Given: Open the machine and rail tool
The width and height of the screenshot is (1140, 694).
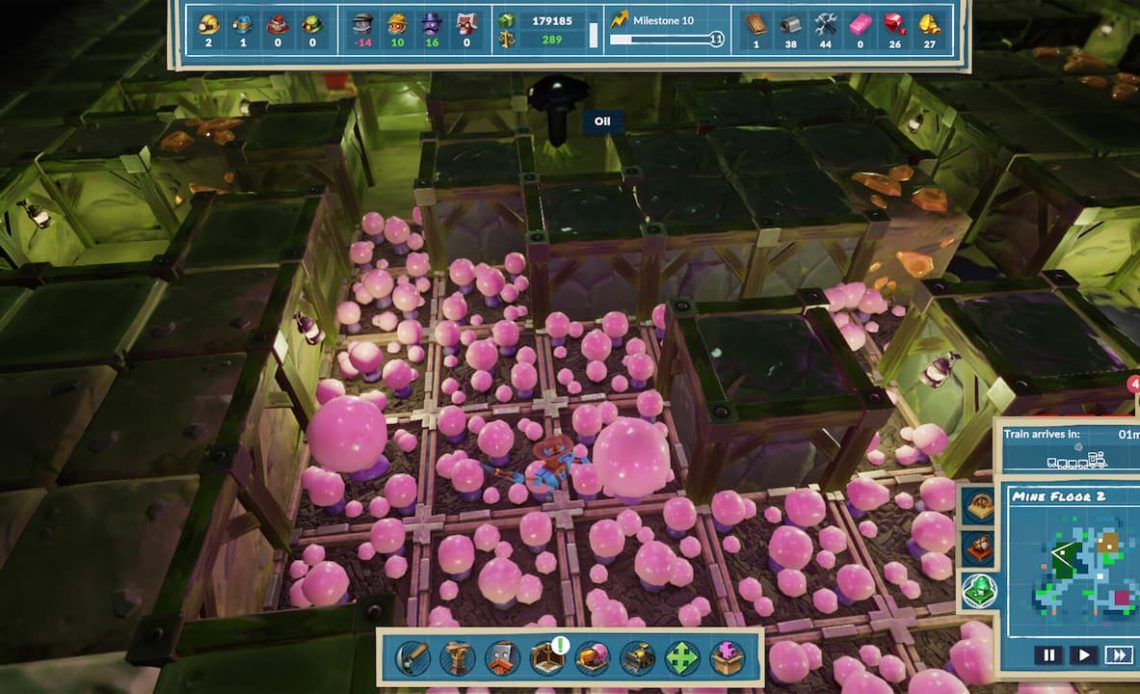Looking at the screenshot, I should click(x=637, y=657).
